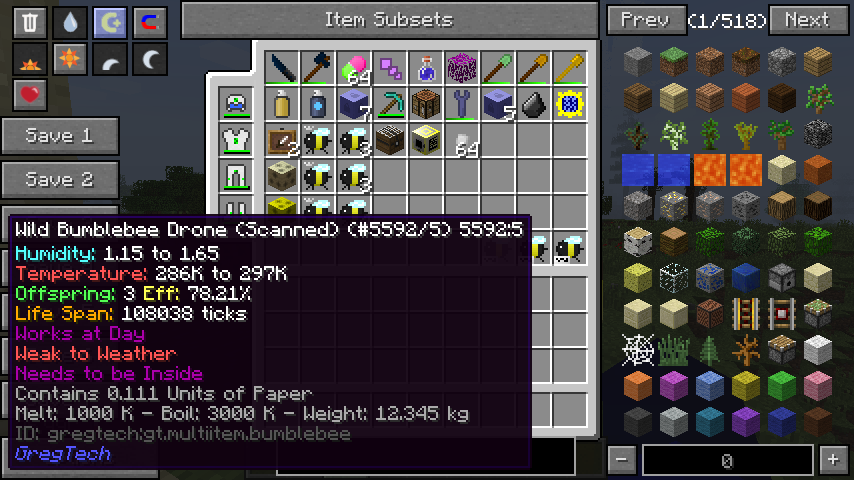Decrease item quantity with the minus button

pos(622,460)
